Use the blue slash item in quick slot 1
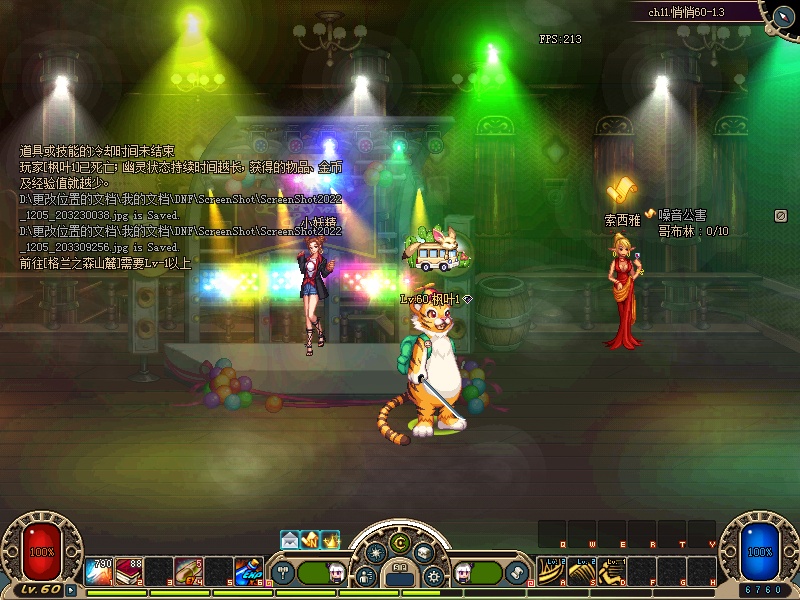This screenshot has height=600, width=800. (x=100, y=571)
